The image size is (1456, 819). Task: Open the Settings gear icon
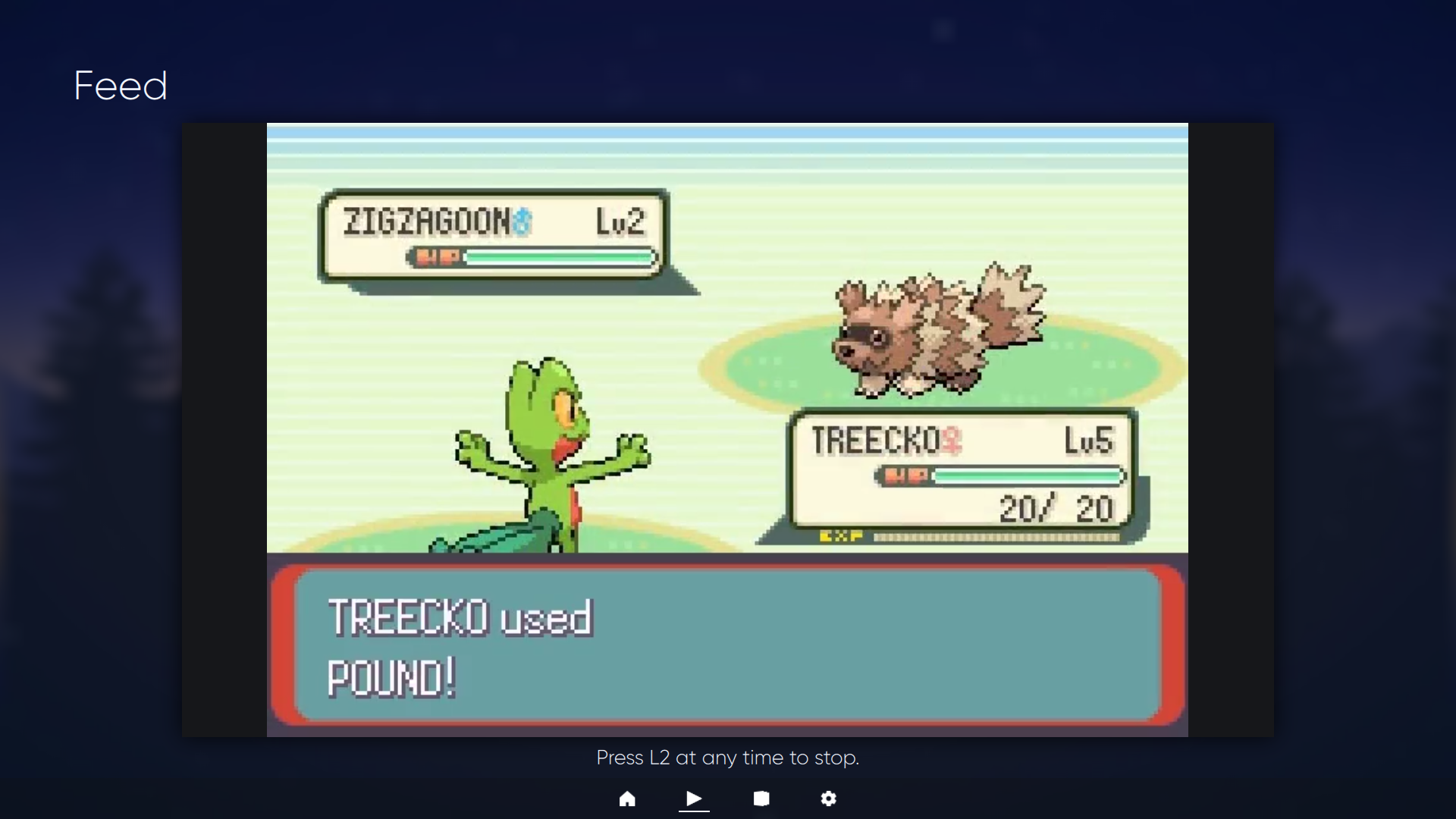828,799
